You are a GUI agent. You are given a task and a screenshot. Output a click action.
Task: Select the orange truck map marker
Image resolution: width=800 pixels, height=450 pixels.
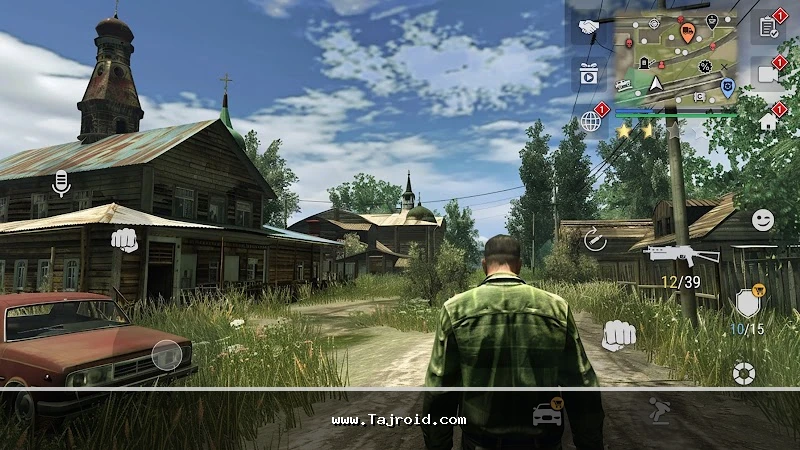pos(687,33)
